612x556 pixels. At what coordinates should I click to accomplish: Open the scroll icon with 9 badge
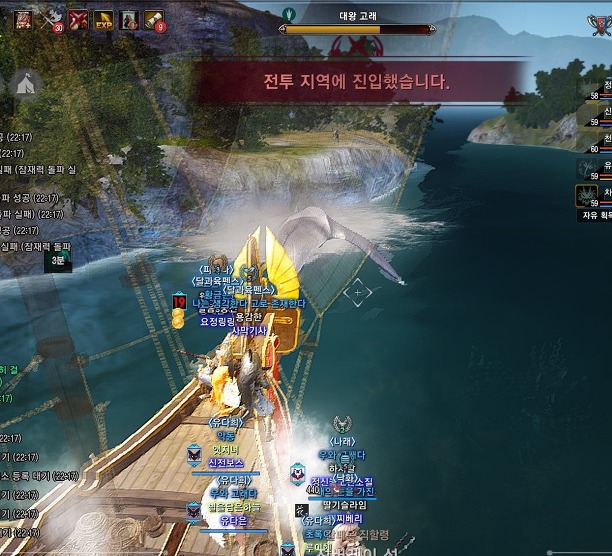pyautogui.click(x=154, y=19)
